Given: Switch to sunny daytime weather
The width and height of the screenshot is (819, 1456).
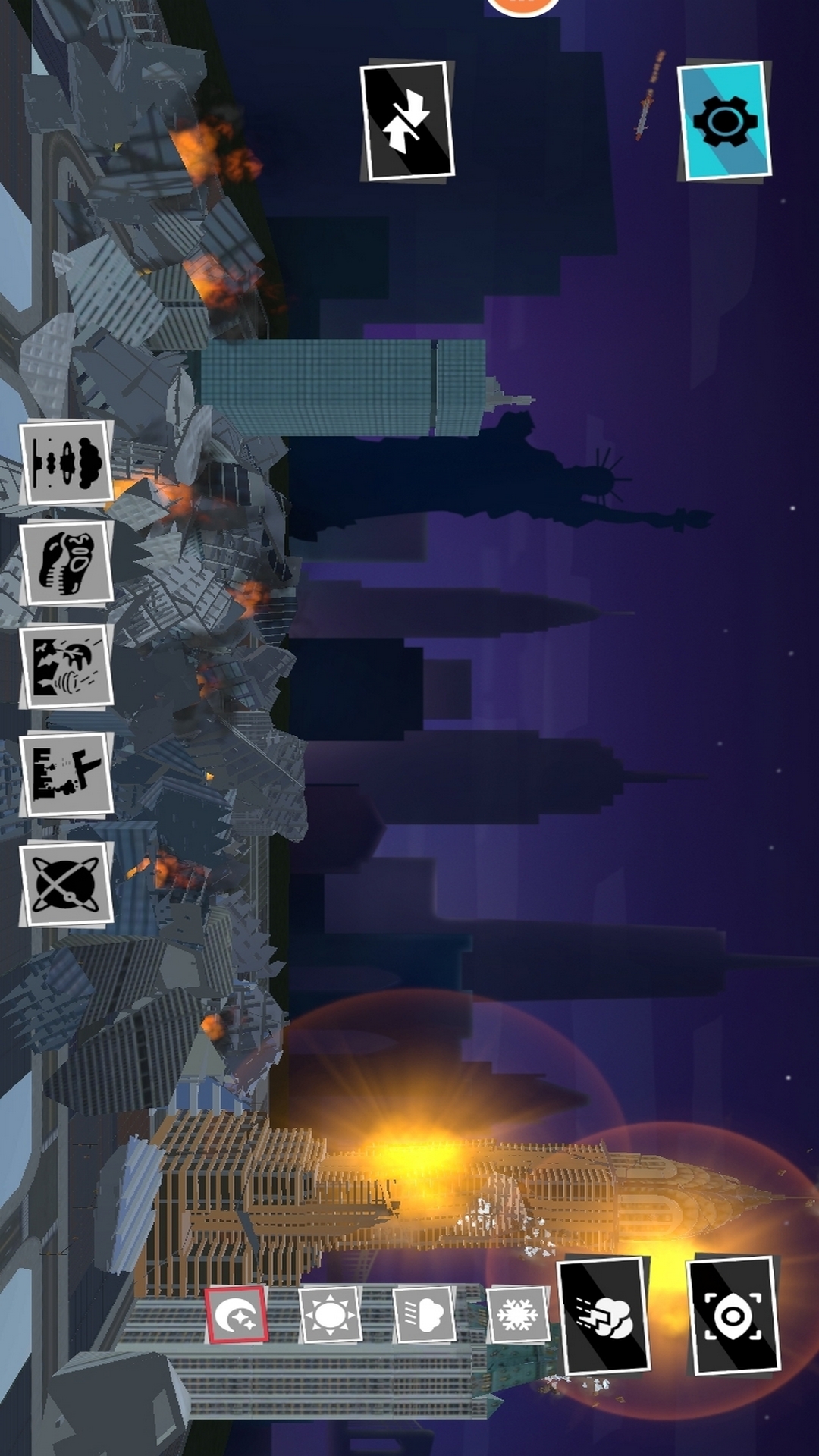Looking at the screenshot, I should 330,1314.
